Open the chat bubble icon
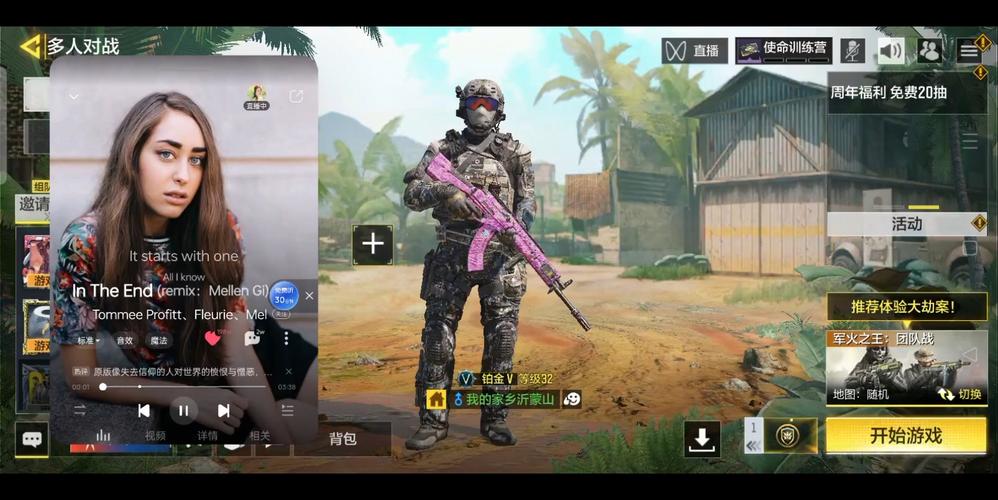The height and width of the screenshot is (500, 998). click(x=31, y=439)
